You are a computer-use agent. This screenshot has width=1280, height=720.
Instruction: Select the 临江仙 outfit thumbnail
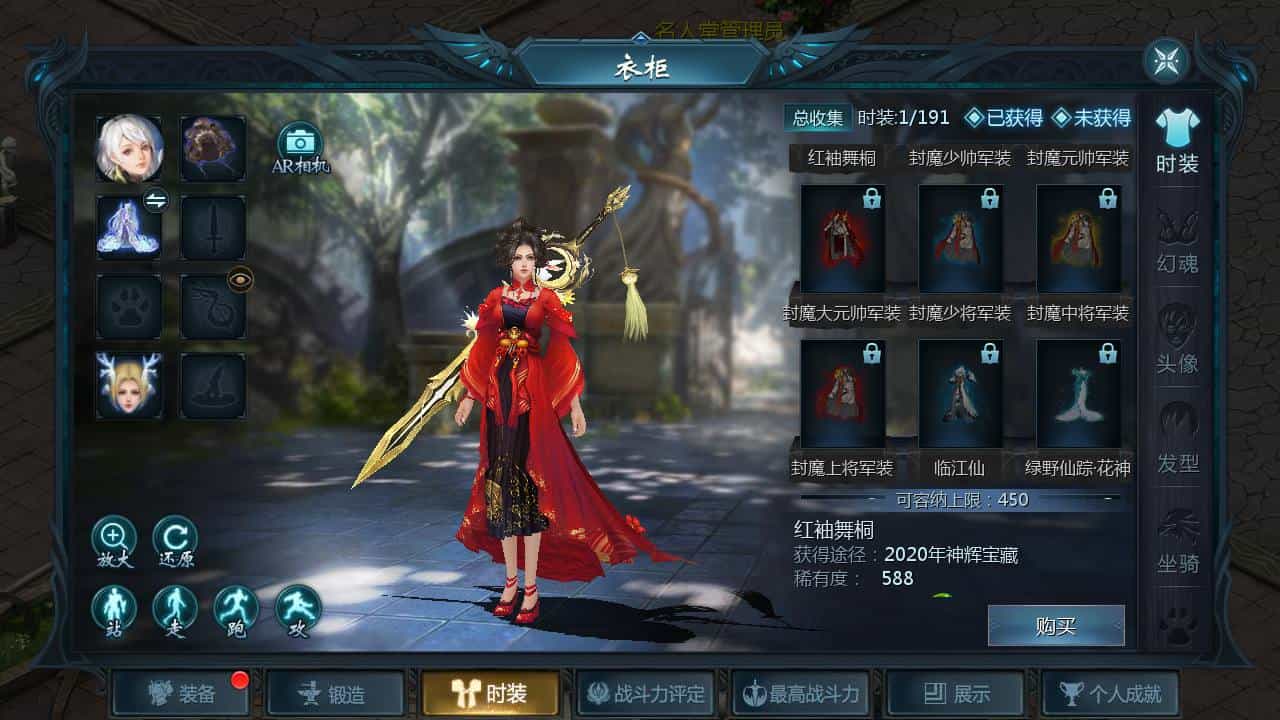coord(961,394)
